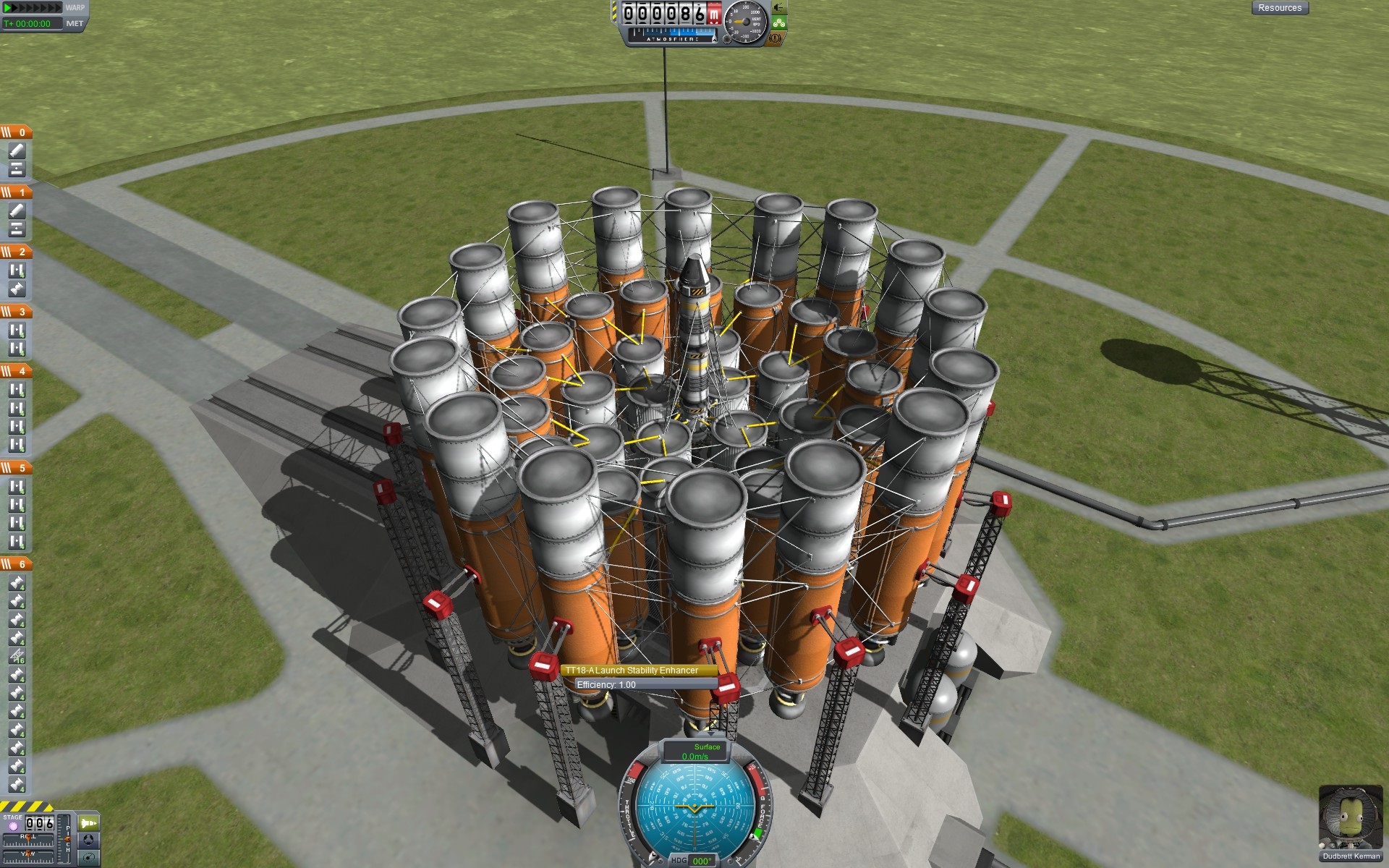Screen dimensions: 1389x868
Task: Set time warp to the first arrow
Action: pyautogui.click(x=7, y=7)
